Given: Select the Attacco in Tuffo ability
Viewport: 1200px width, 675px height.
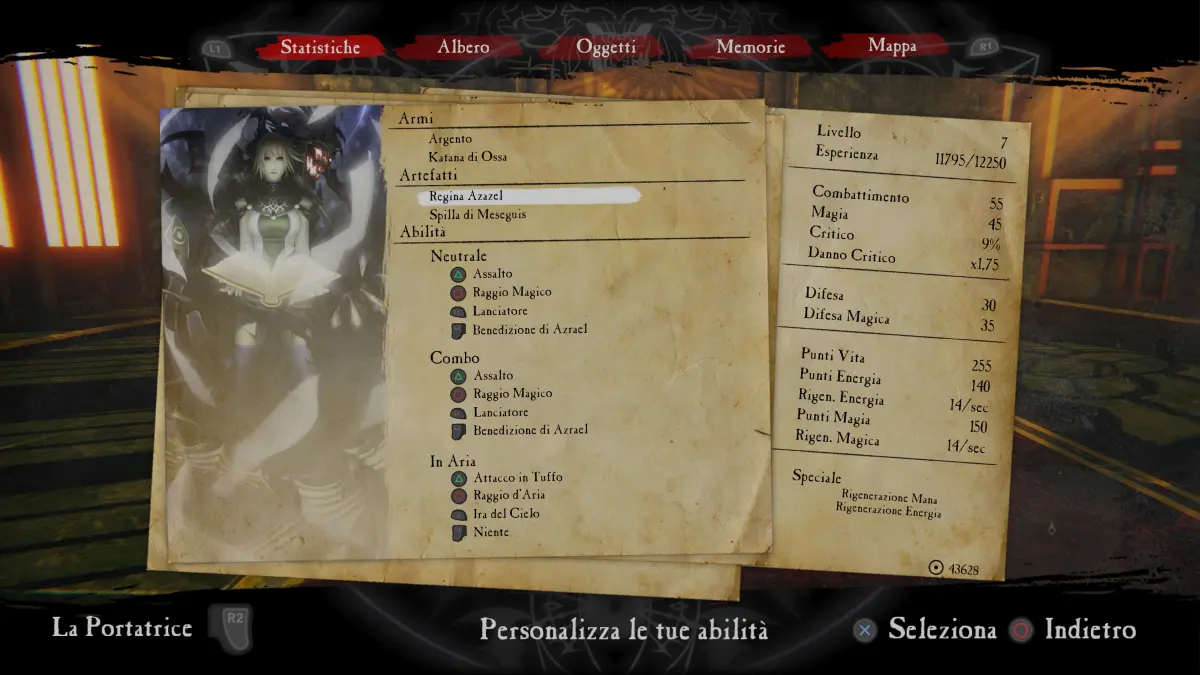Looking at the screenshot, I should pyautogui.click(x=517, y=477).
